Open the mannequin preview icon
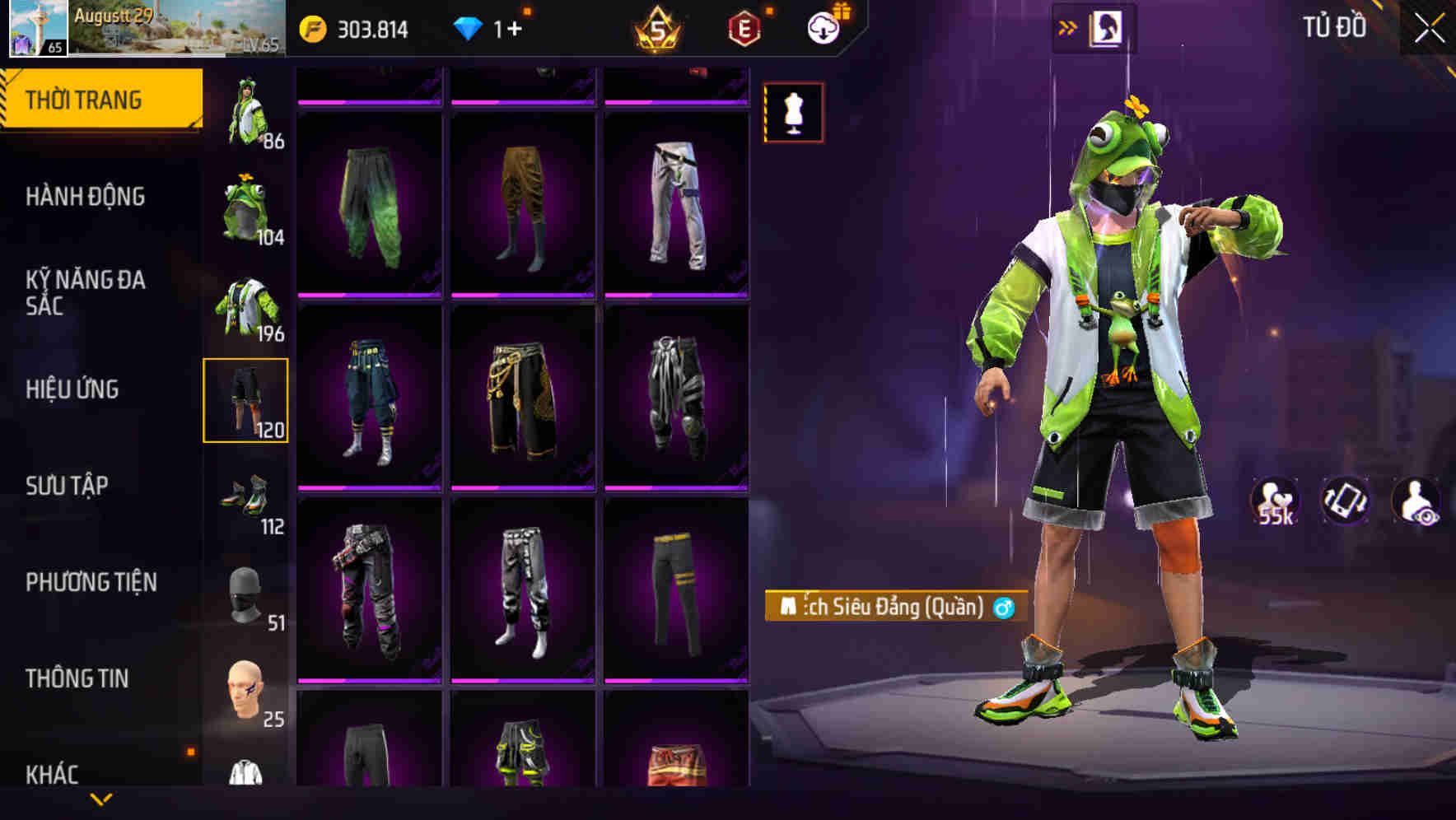 pyautogui.click(x=792, y=112)
